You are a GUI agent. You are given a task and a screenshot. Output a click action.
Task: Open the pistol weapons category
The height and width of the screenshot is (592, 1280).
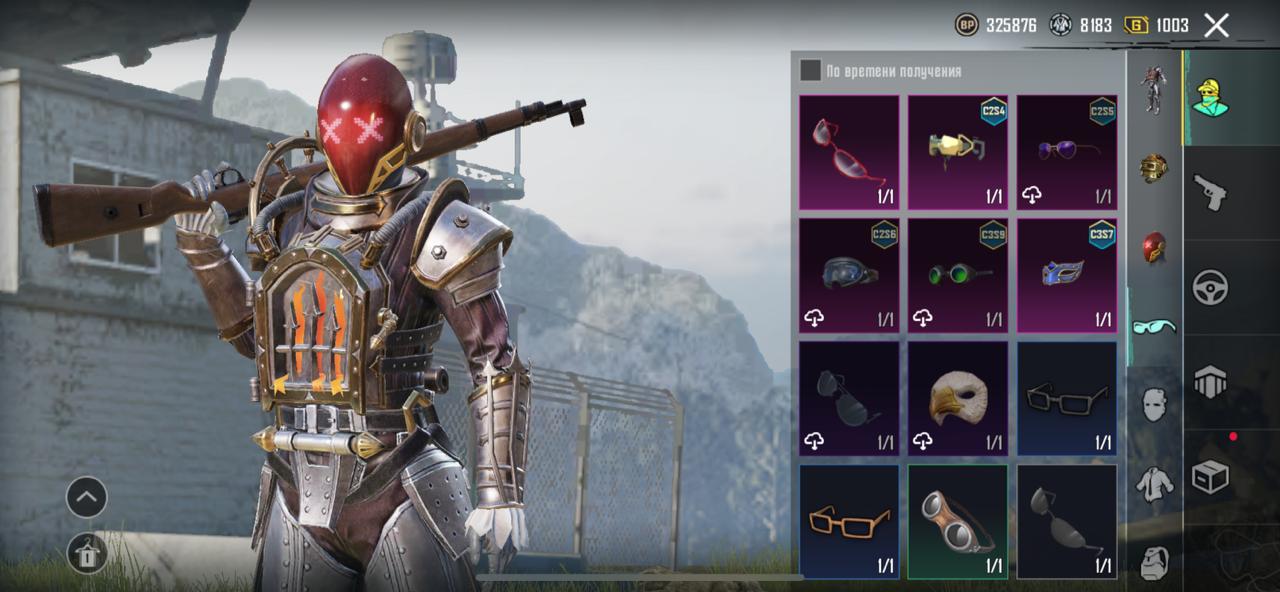(1210, 191)
